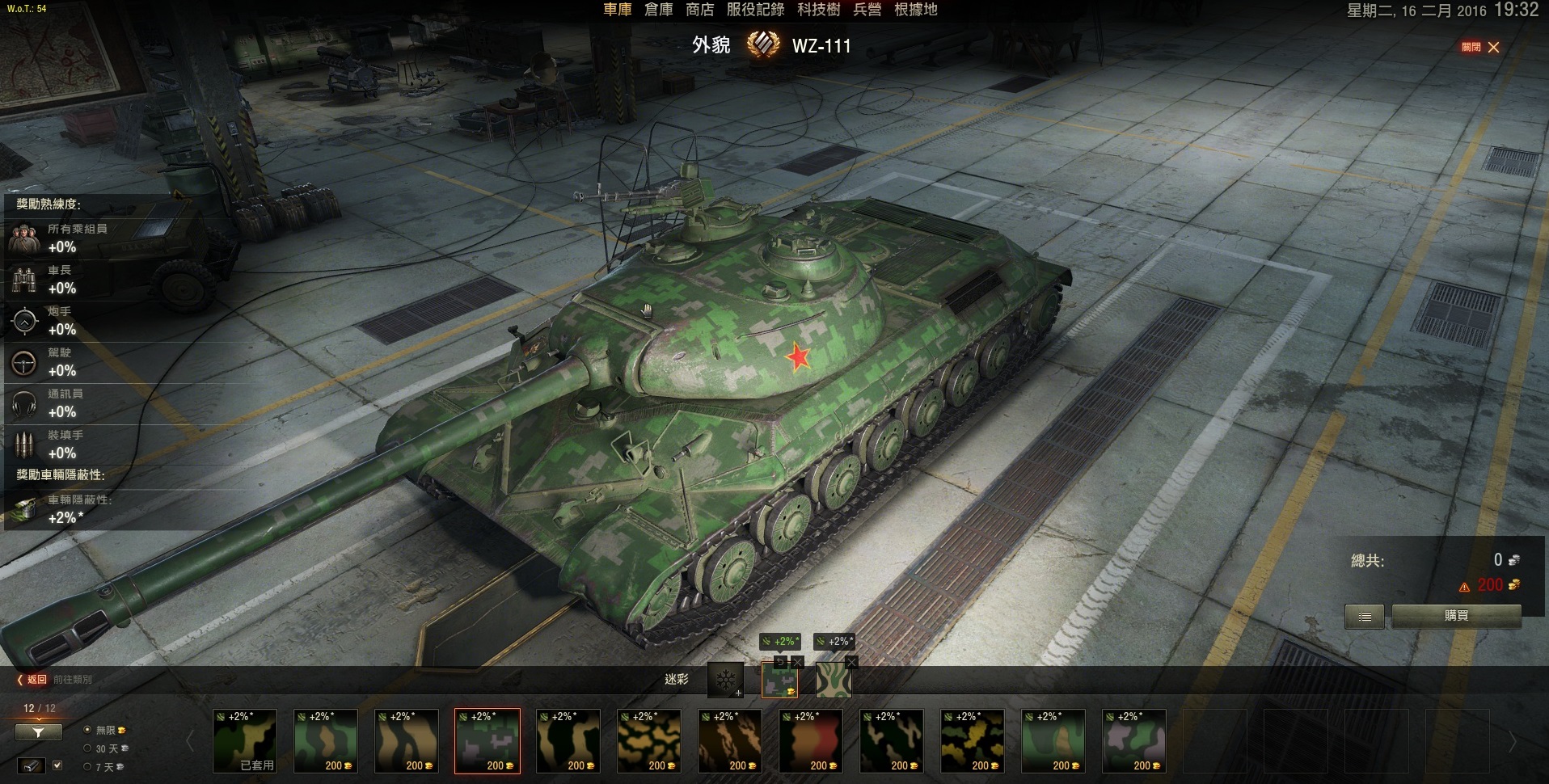Open the camouflage filter funnel button
Viewport: 1549px width, 784px height.
pos(38,732)
